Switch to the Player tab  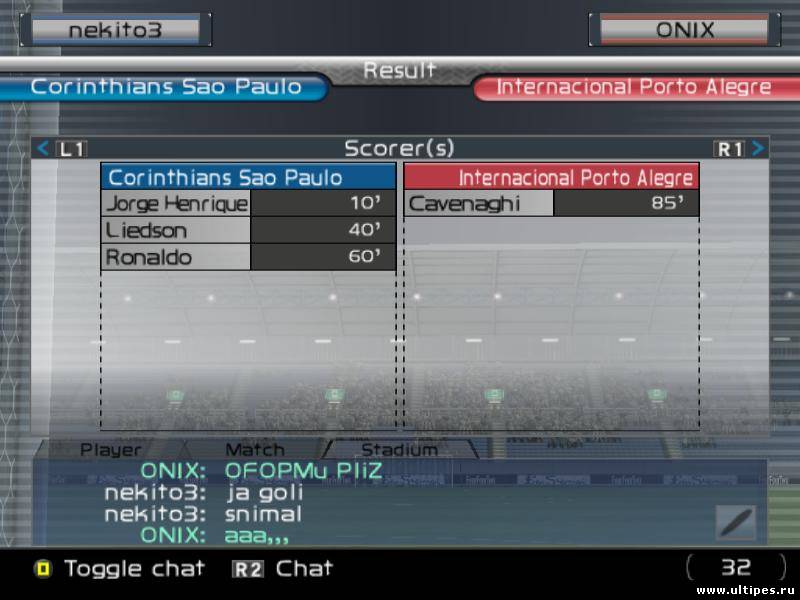110,450
